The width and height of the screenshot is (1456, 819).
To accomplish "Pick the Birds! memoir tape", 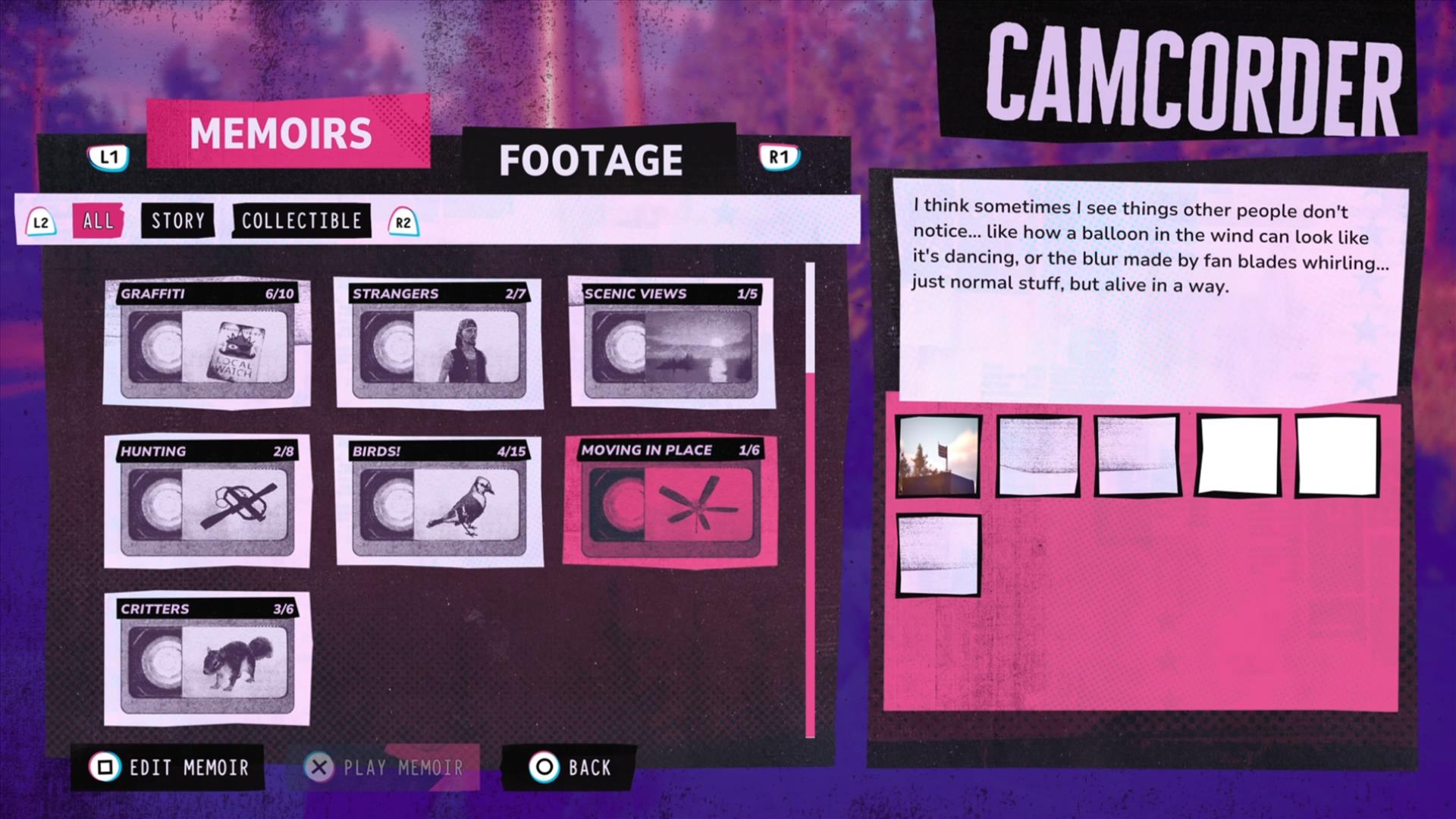I will (439, 500).
